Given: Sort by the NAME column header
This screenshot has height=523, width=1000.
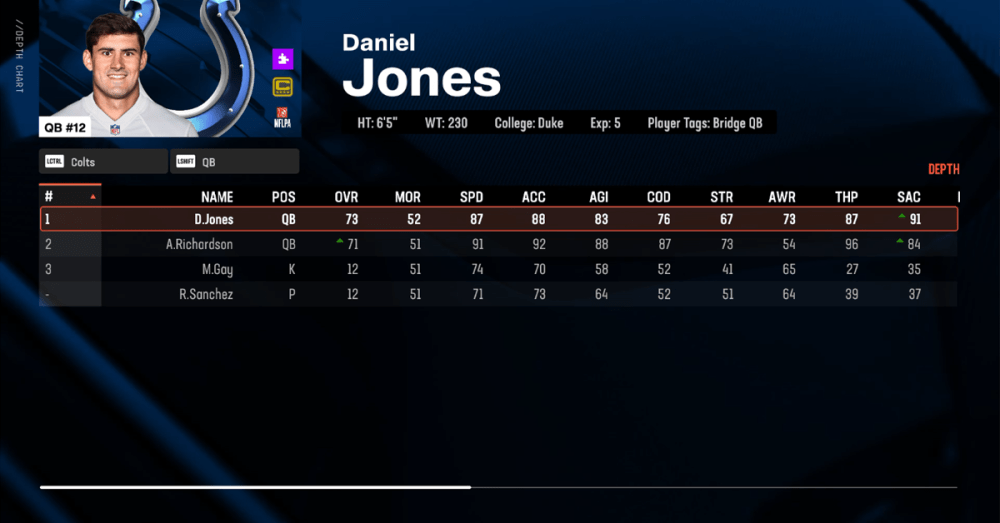Looking at the screenshot, I should (217, 197).
